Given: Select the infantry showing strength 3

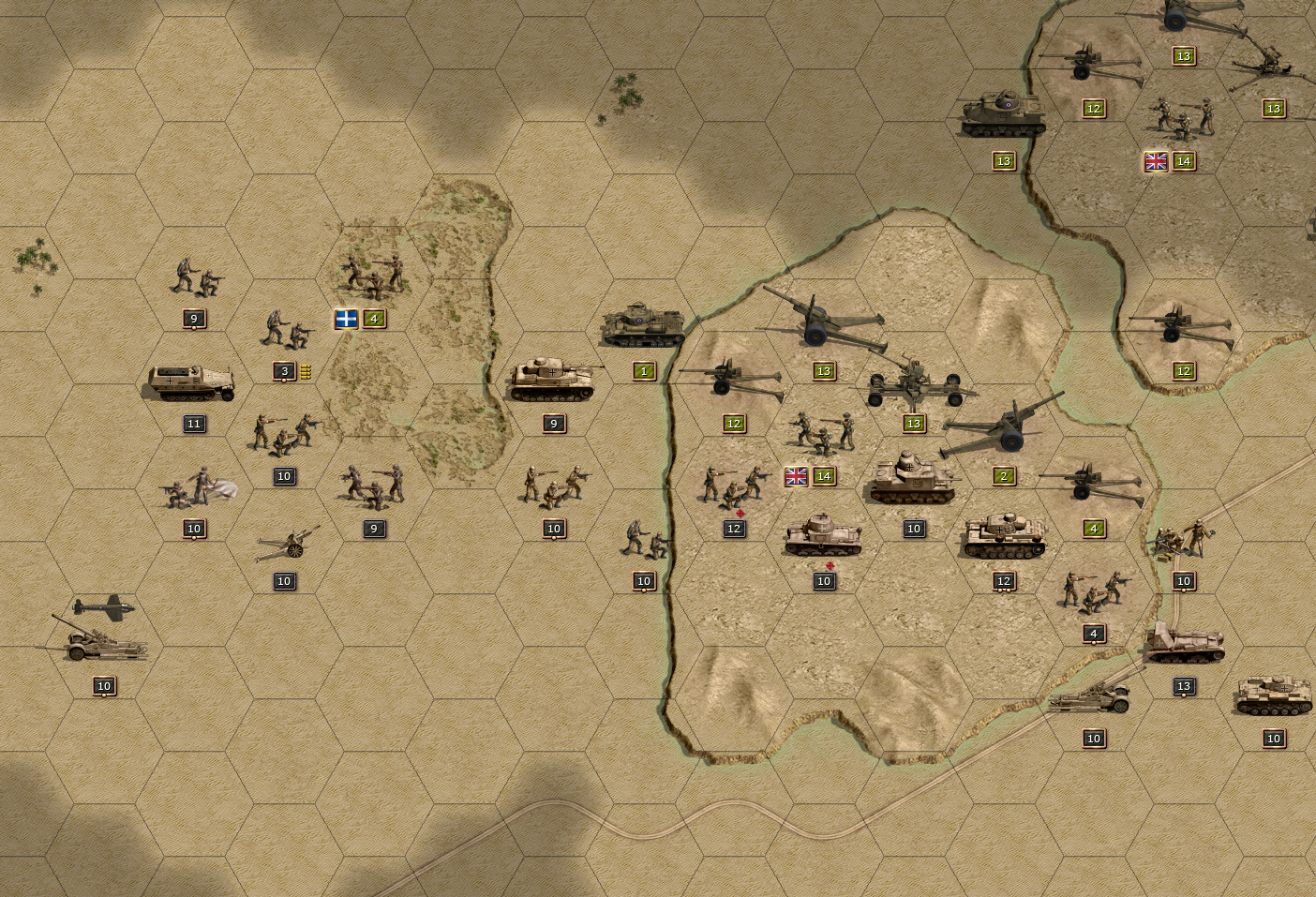Looking at the screenshot, I should tap(287, 331).
